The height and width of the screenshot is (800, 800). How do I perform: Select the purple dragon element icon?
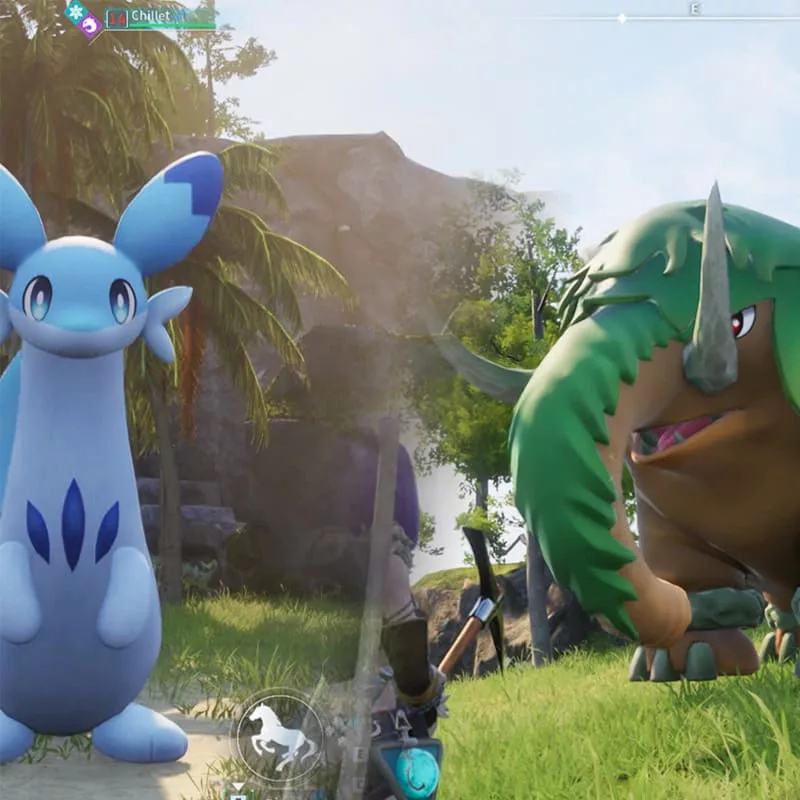tap(90, 25)
